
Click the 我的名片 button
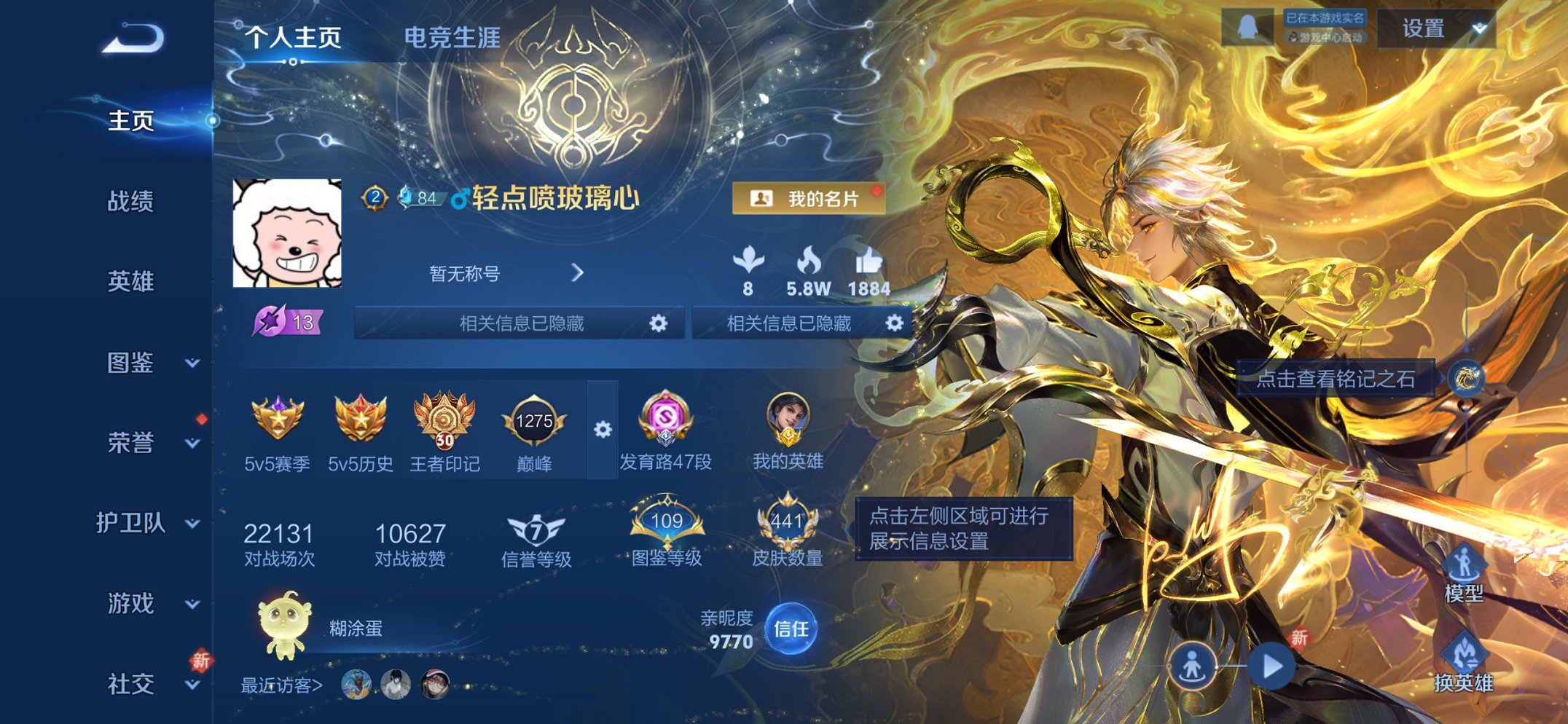810,197
